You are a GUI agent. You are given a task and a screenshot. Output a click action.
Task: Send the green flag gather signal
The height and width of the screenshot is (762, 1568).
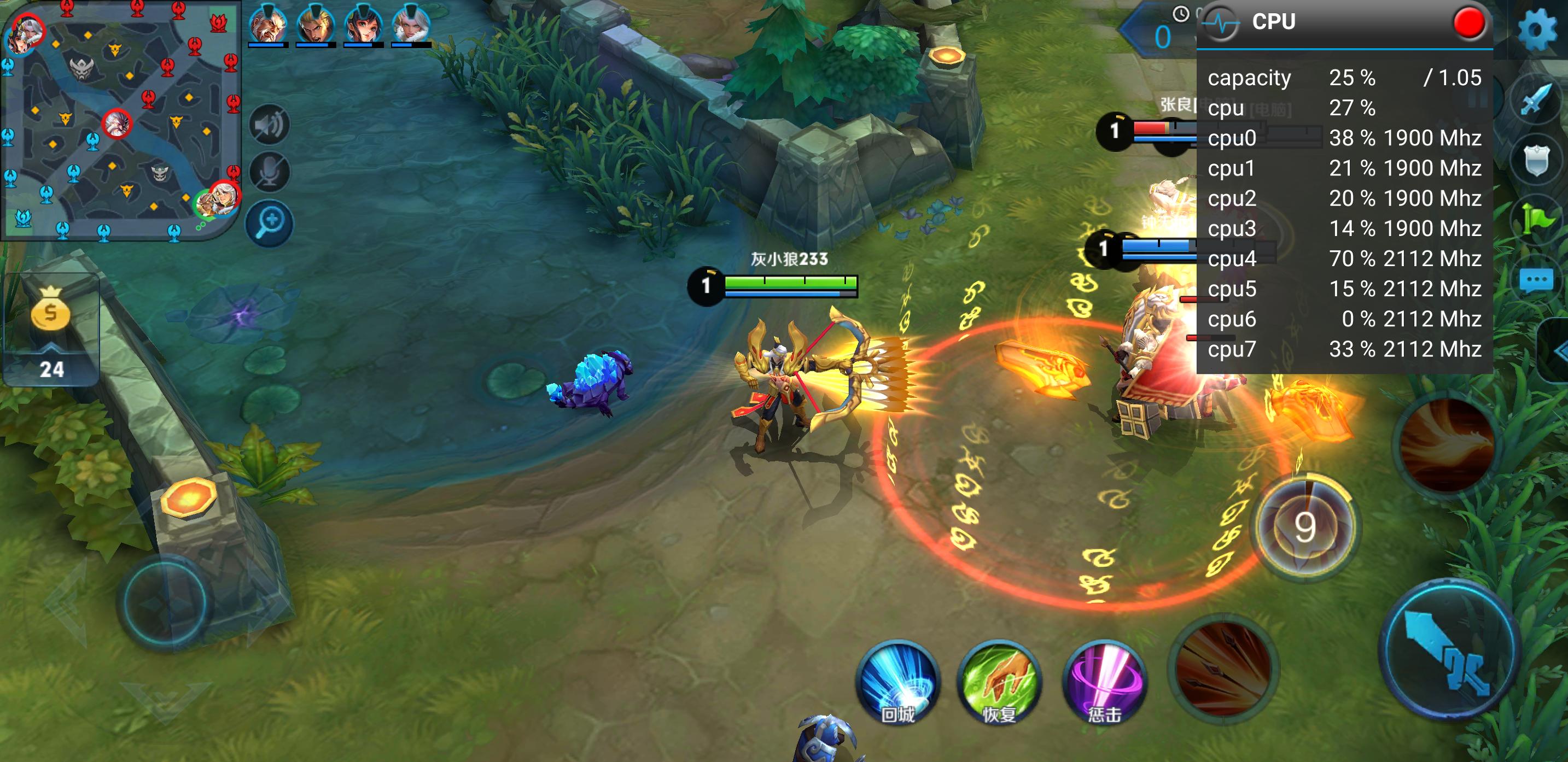1536,220
